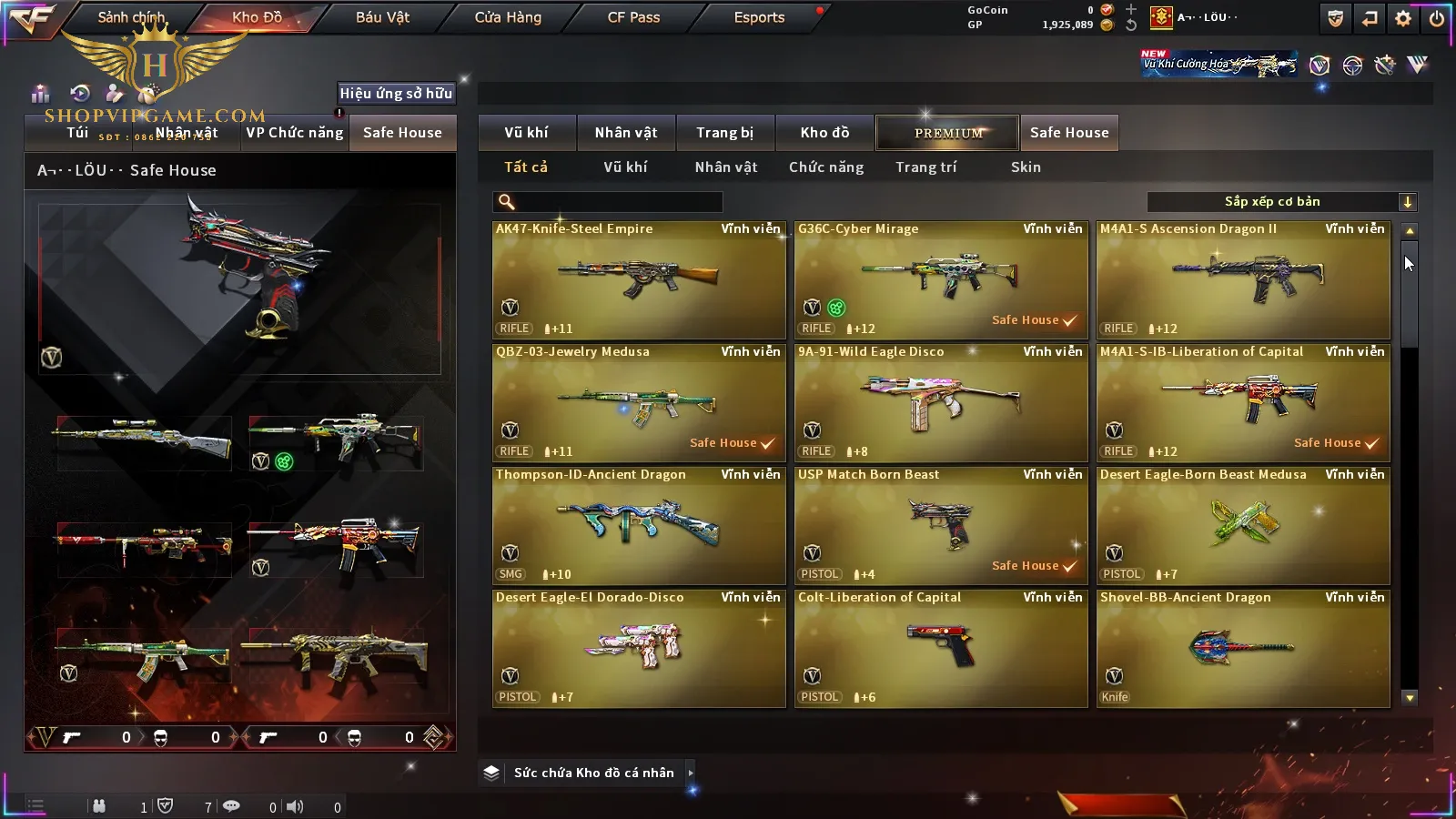
Task: Open the CF Pass menu
Action: point(633,17)
